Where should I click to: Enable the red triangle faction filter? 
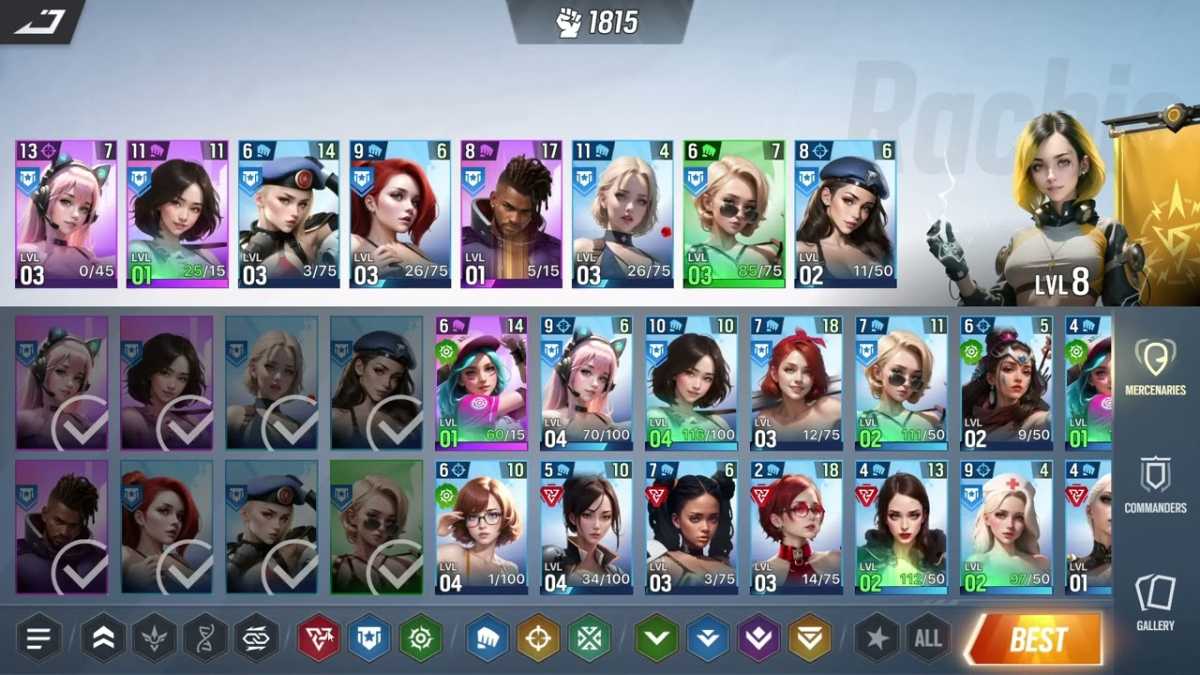pyautogui.click(x=319, y=638)
